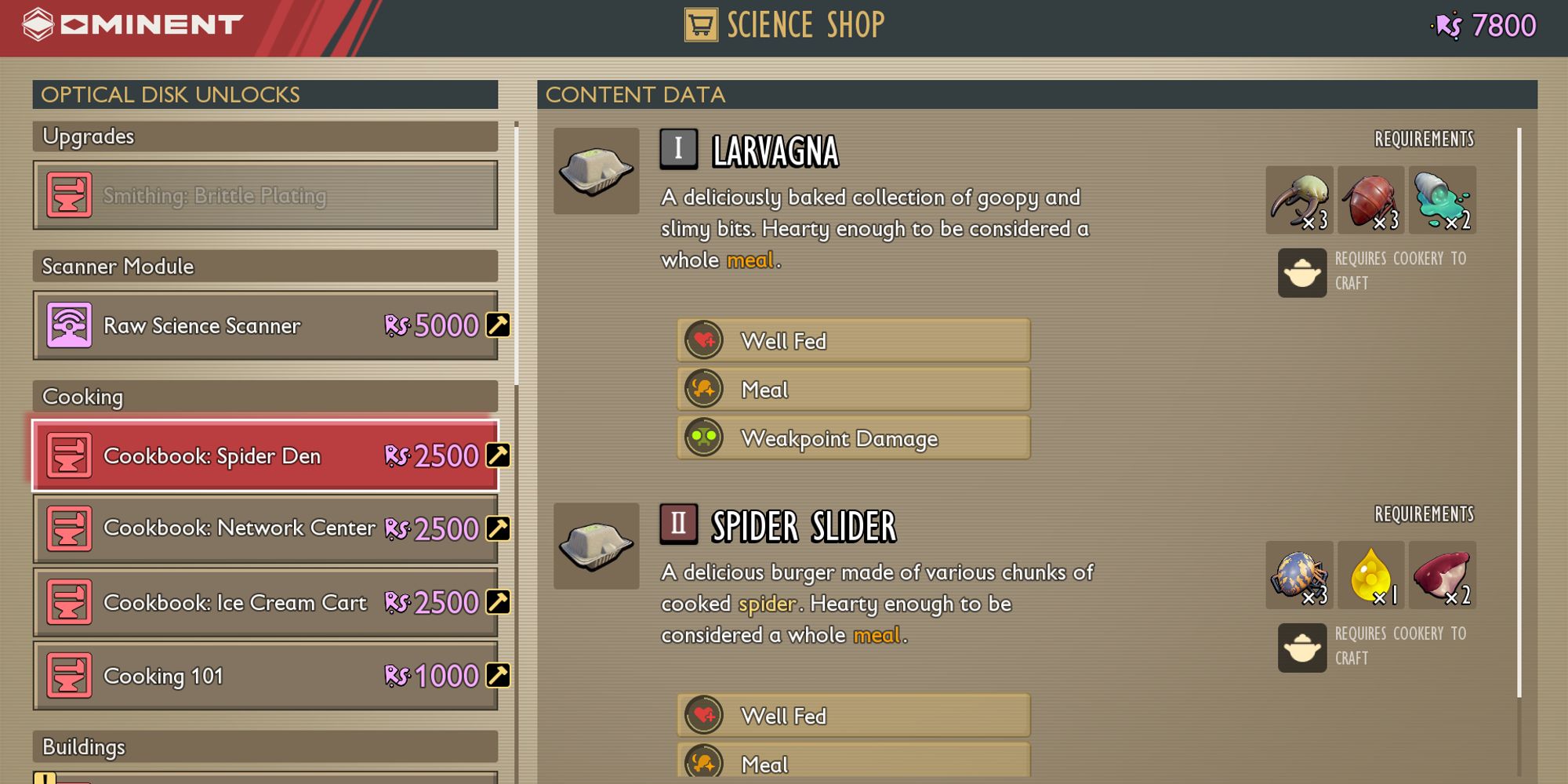The image size is (1568, 784).
Task: Click the blue spider chunk ingredient
Action: click(x=1299, y=575)
